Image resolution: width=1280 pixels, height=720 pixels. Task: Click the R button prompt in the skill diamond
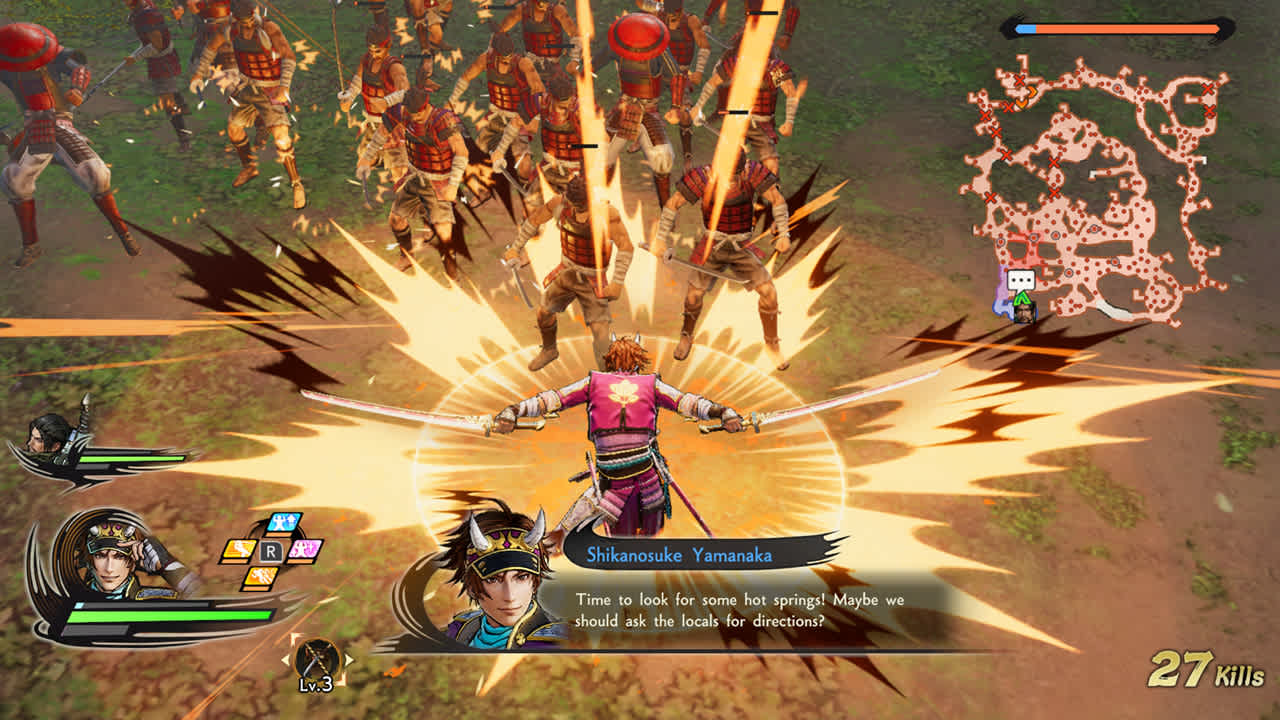[x=271, y=551]
